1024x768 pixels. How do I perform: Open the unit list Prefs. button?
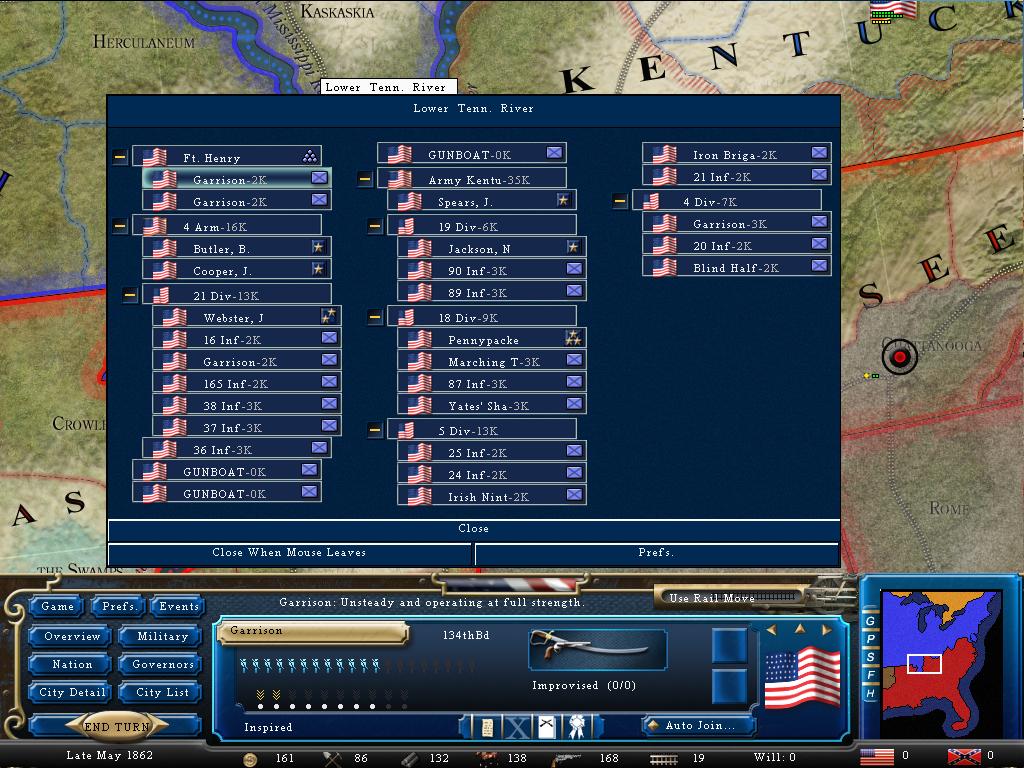656,553
